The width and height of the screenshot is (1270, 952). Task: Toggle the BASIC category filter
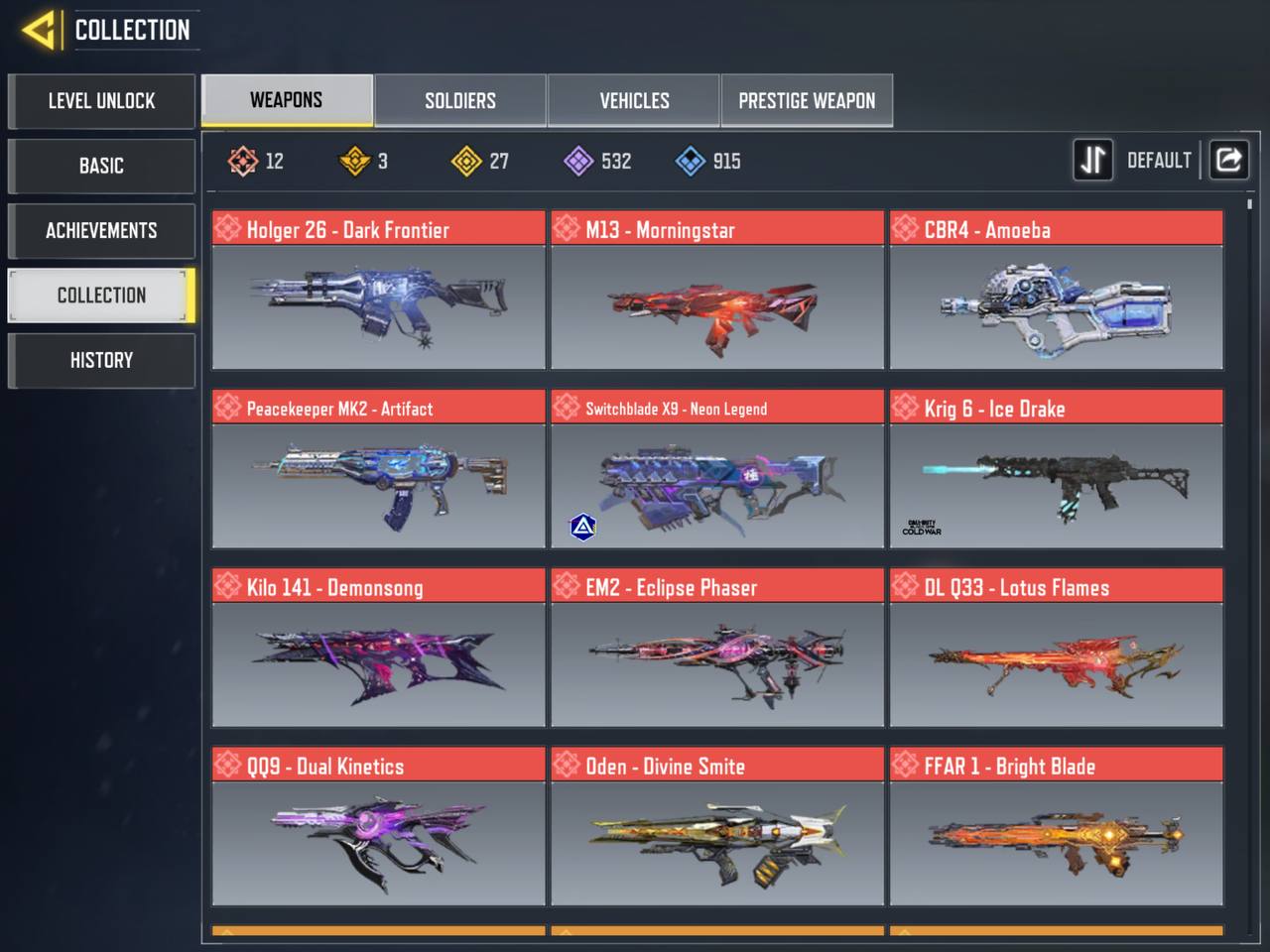click(101, 166)
